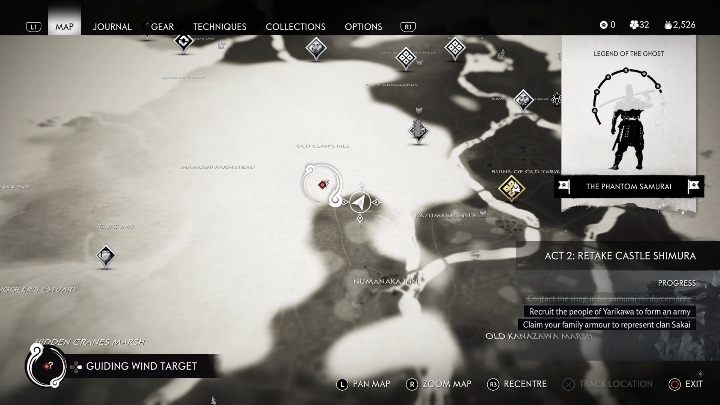Select the red guiding wind target marker

coord(322,184)
